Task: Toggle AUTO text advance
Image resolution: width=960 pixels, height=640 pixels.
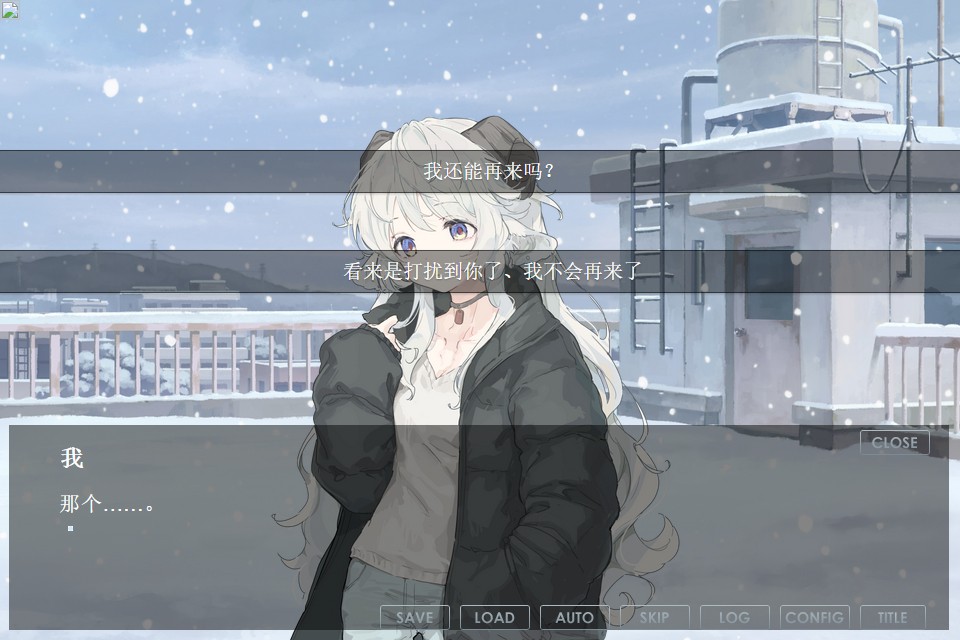Action: pos(574,617)
